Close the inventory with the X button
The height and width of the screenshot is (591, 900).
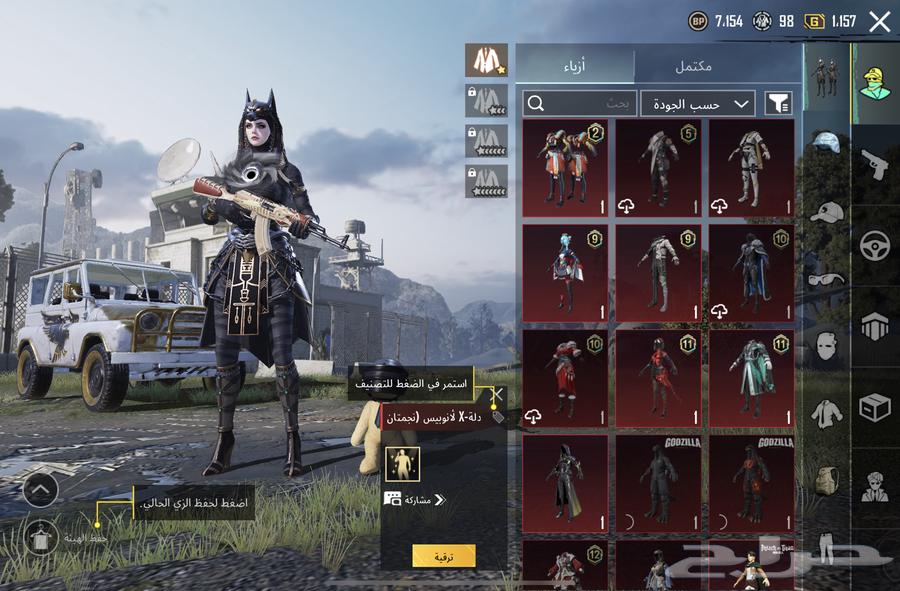(x=880, y=22)
